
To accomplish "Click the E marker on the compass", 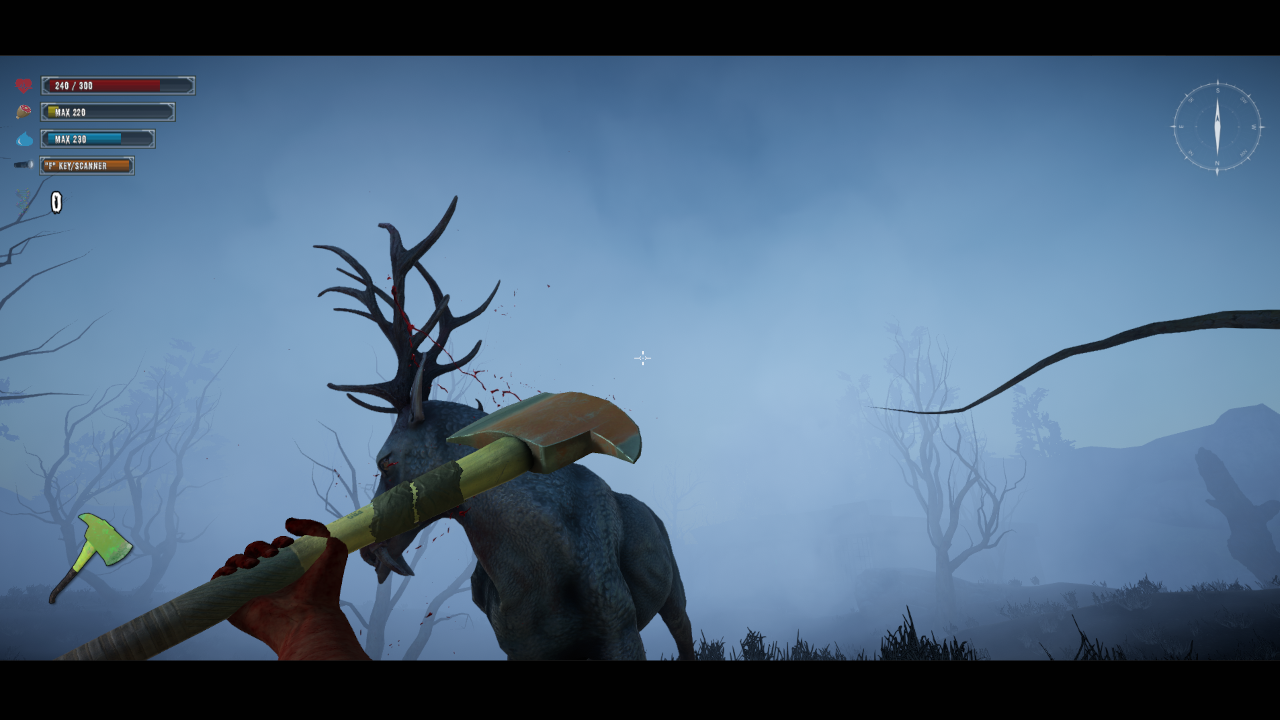I will [x=1181, y=127].
